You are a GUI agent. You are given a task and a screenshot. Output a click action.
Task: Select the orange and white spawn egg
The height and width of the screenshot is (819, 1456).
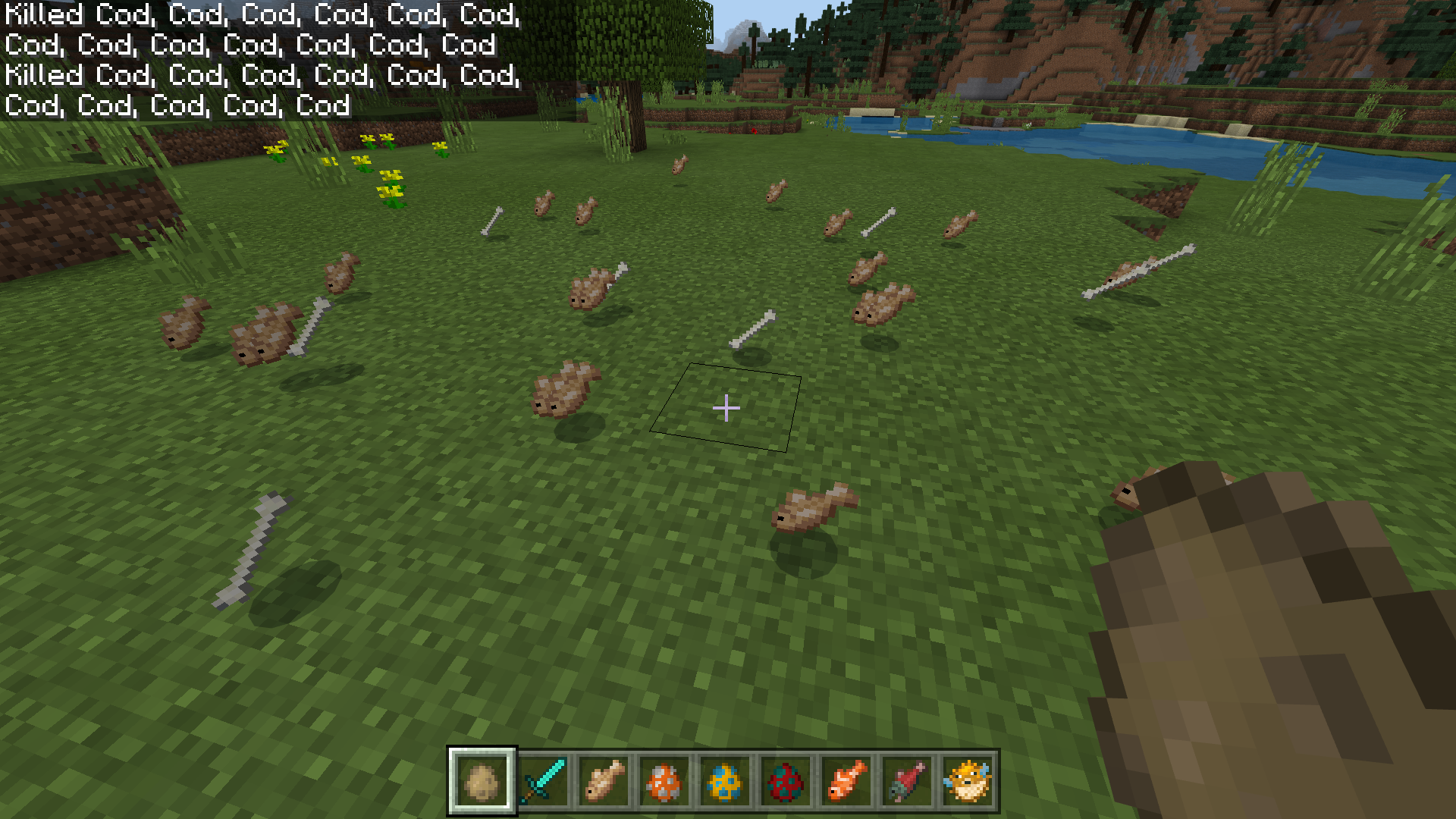664,781
